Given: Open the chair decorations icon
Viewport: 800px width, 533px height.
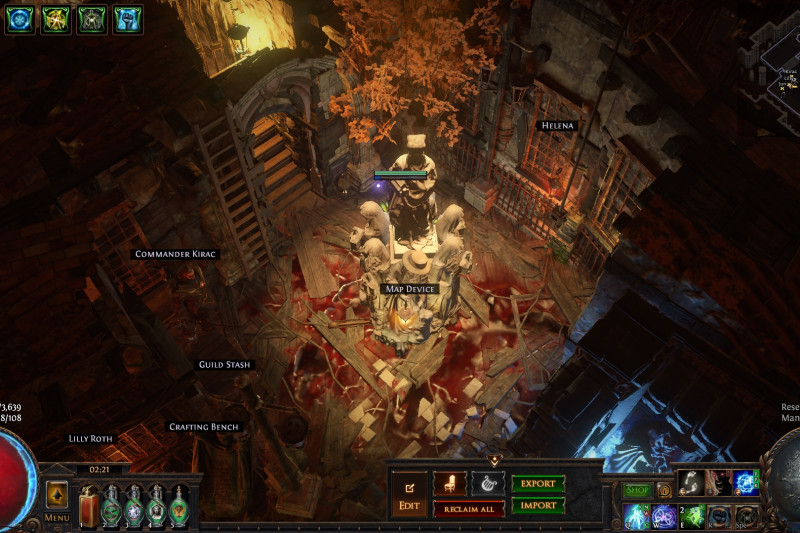Looking at the screenshot, I should tap(449, 484).
